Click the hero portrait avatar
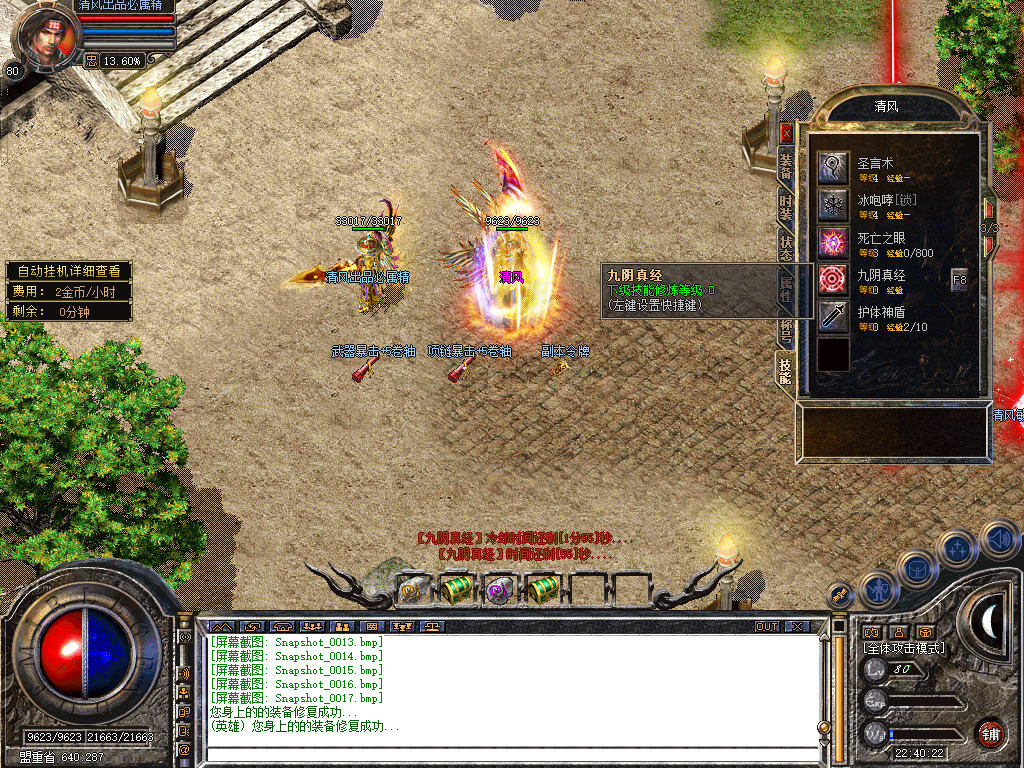This screenshot has width=1024, height=768. pyautogui.click(x=46, y=35)
